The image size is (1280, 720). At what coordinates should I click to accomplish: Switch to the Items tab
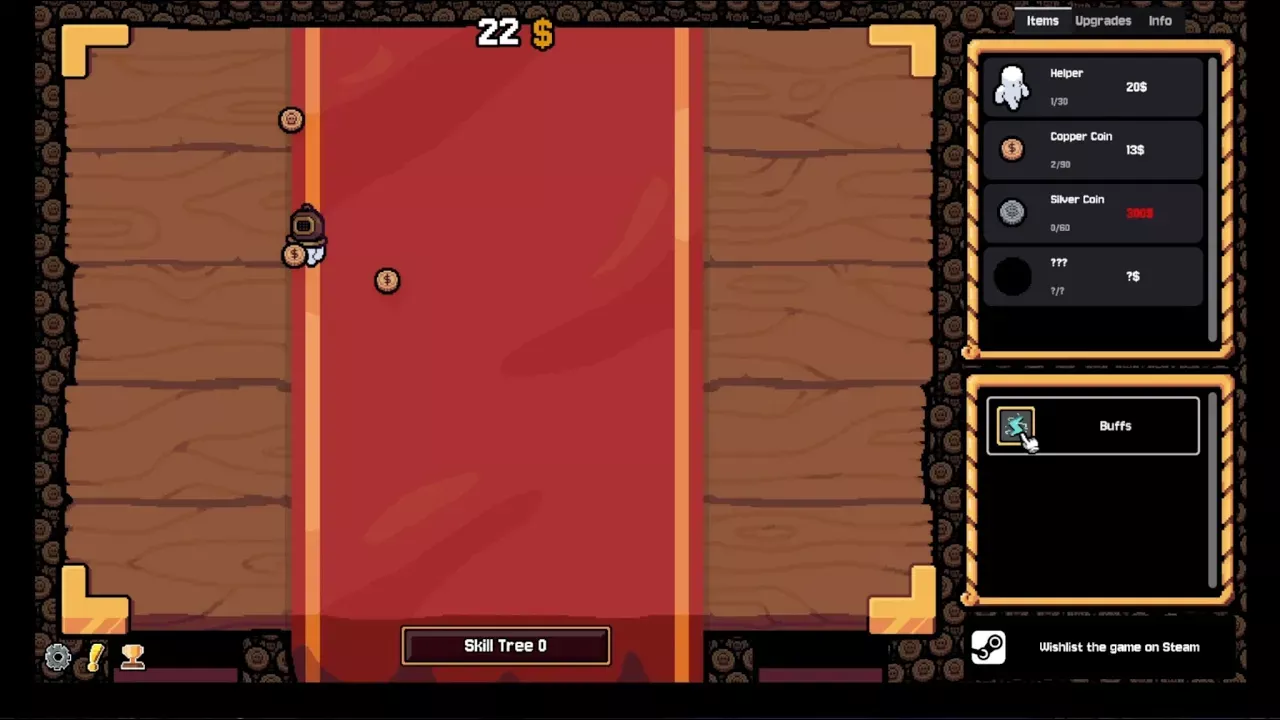click(x=1042, y=21)
